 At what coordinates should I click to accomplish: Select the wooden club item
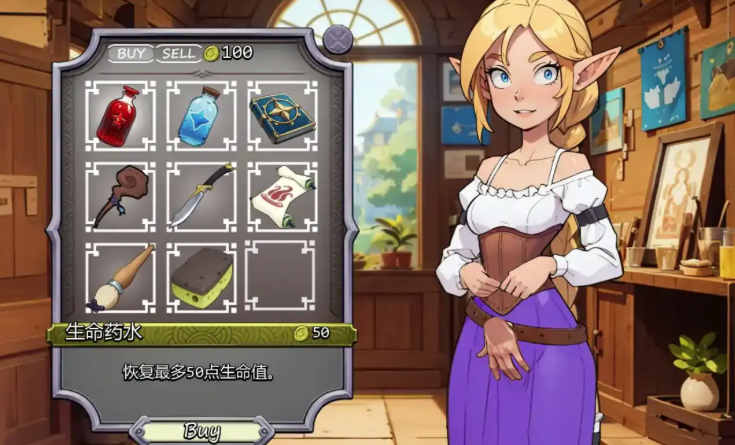pyautogui.click(x=121, y=197)
